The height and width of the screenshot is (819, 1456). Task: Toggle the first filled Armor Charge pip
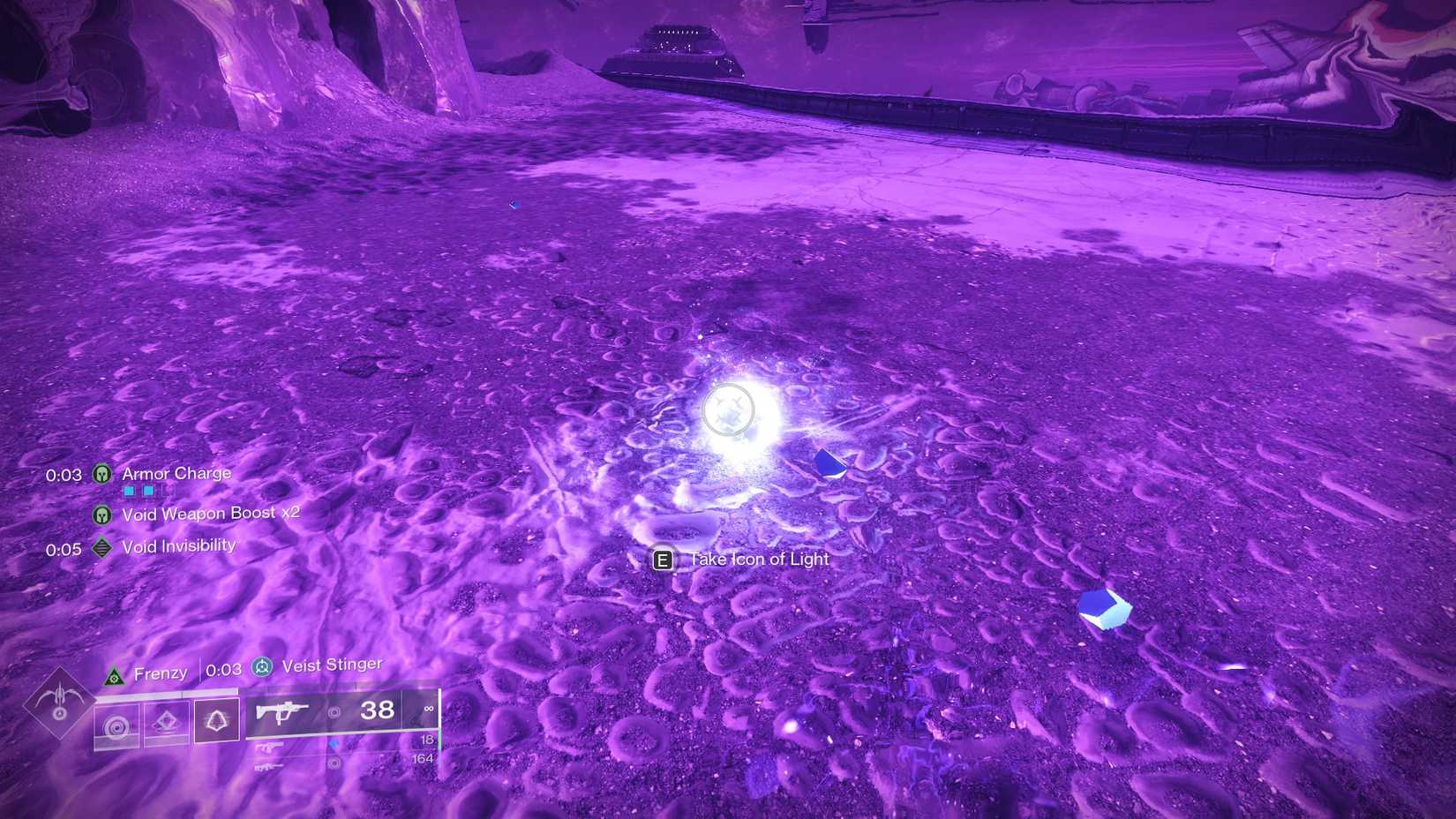pos(129,491)
